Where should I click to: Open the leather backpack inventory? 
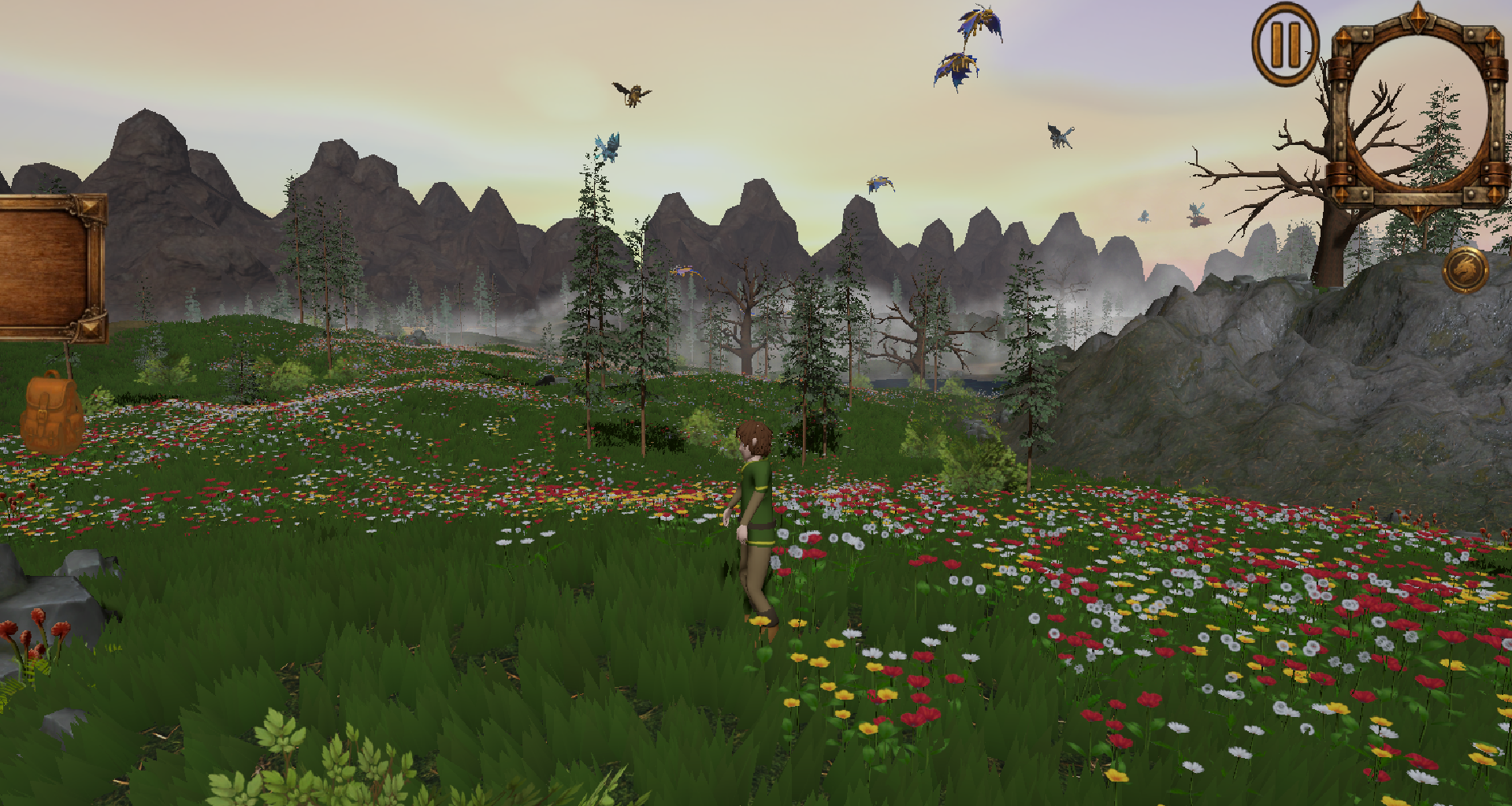tap(51, 413)
